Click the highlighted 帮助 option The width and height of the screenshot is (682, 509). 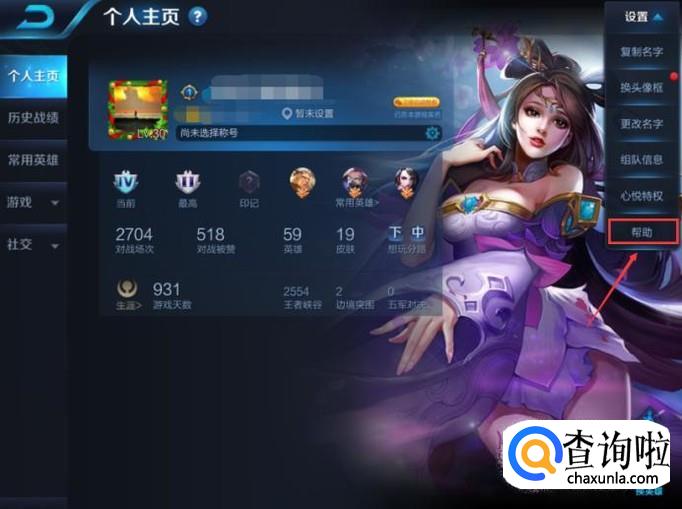642,232
